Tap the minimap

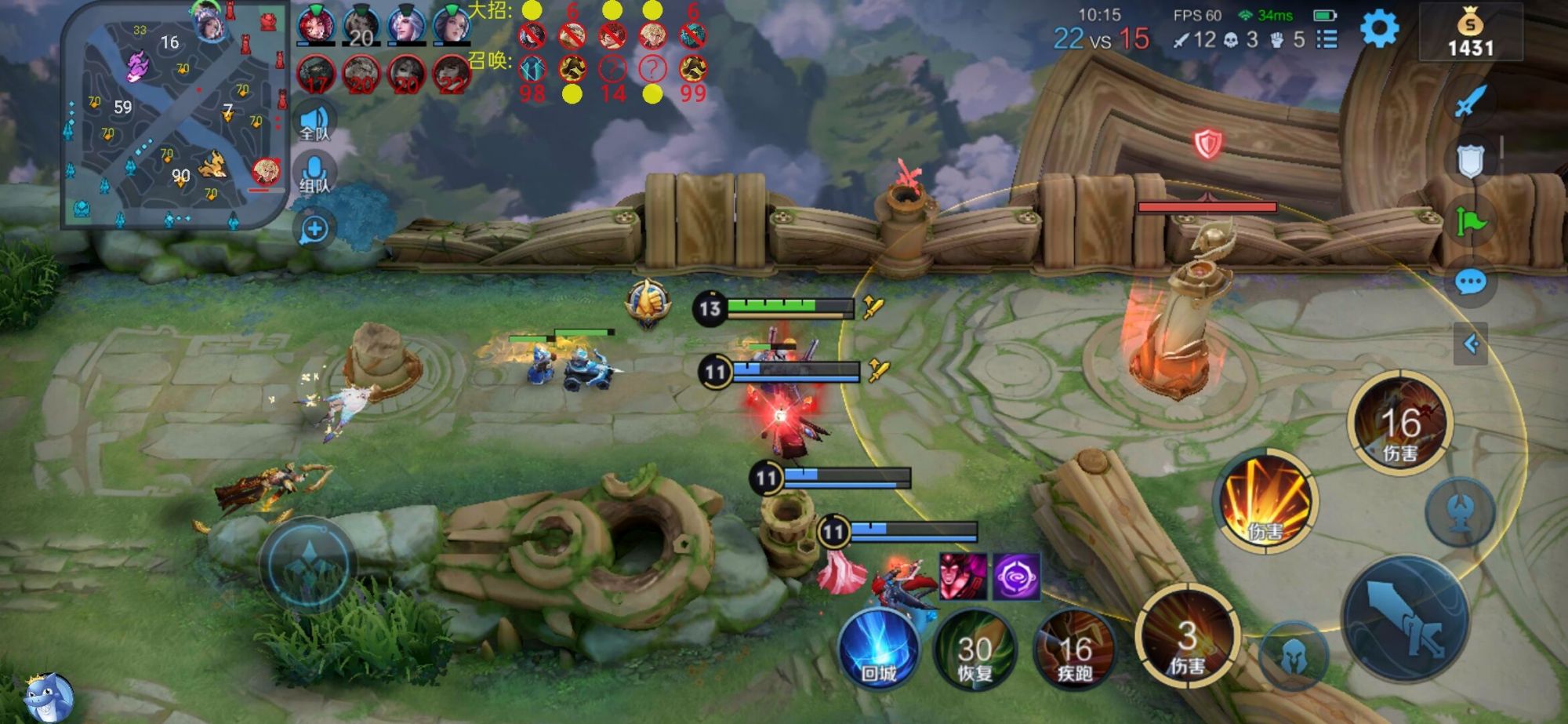point(174,116)
